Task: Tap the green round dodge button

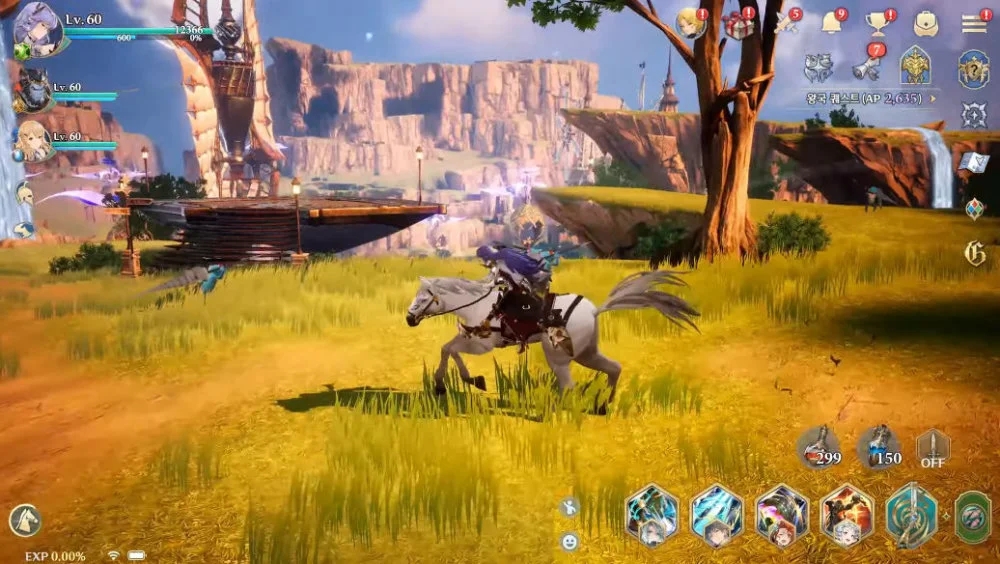Action: point(973,516)
